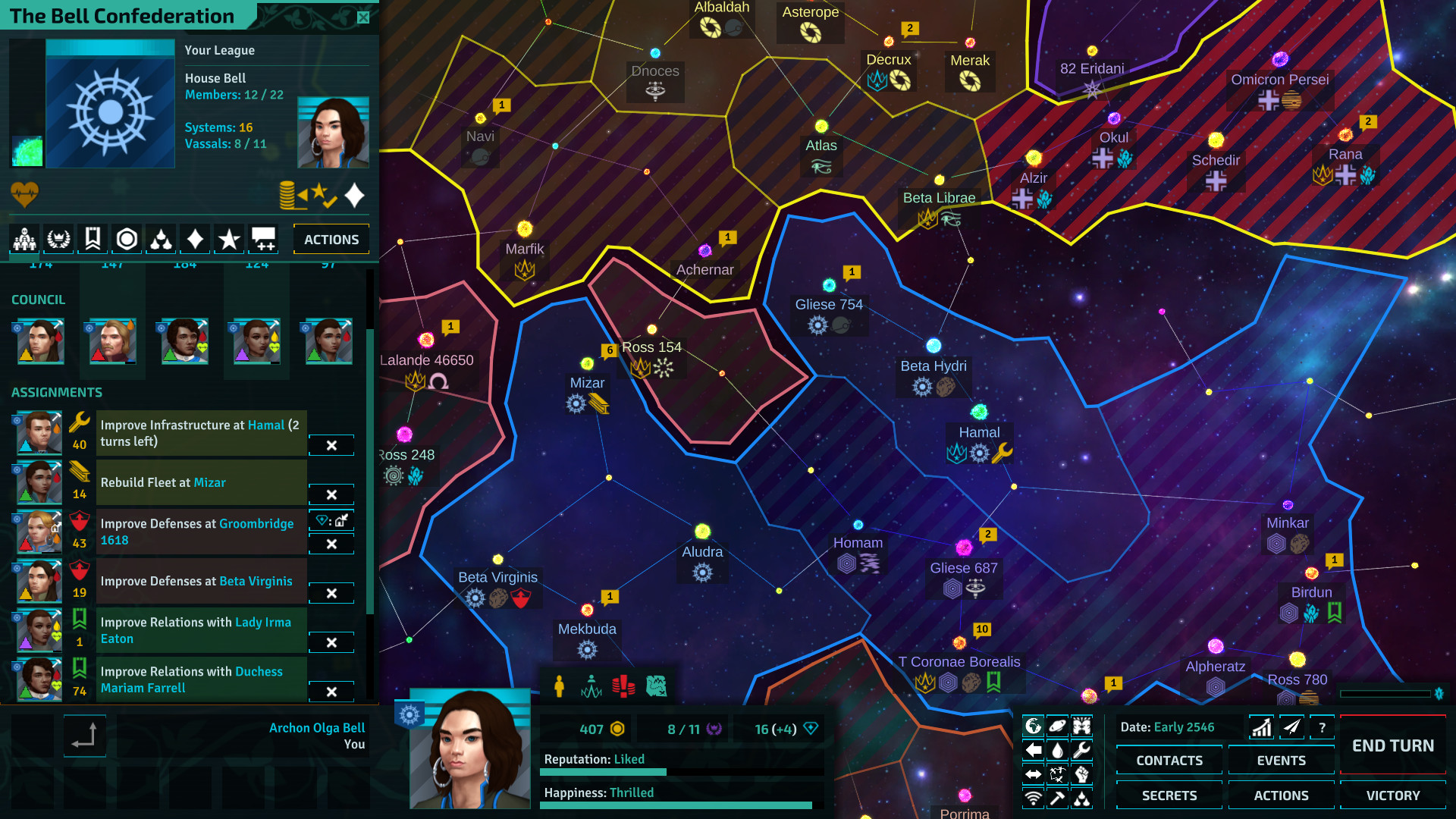Click the ACTIONS button in the league panel
Image resolution: width=1456 pixels, height=819 pixels.
331,239
